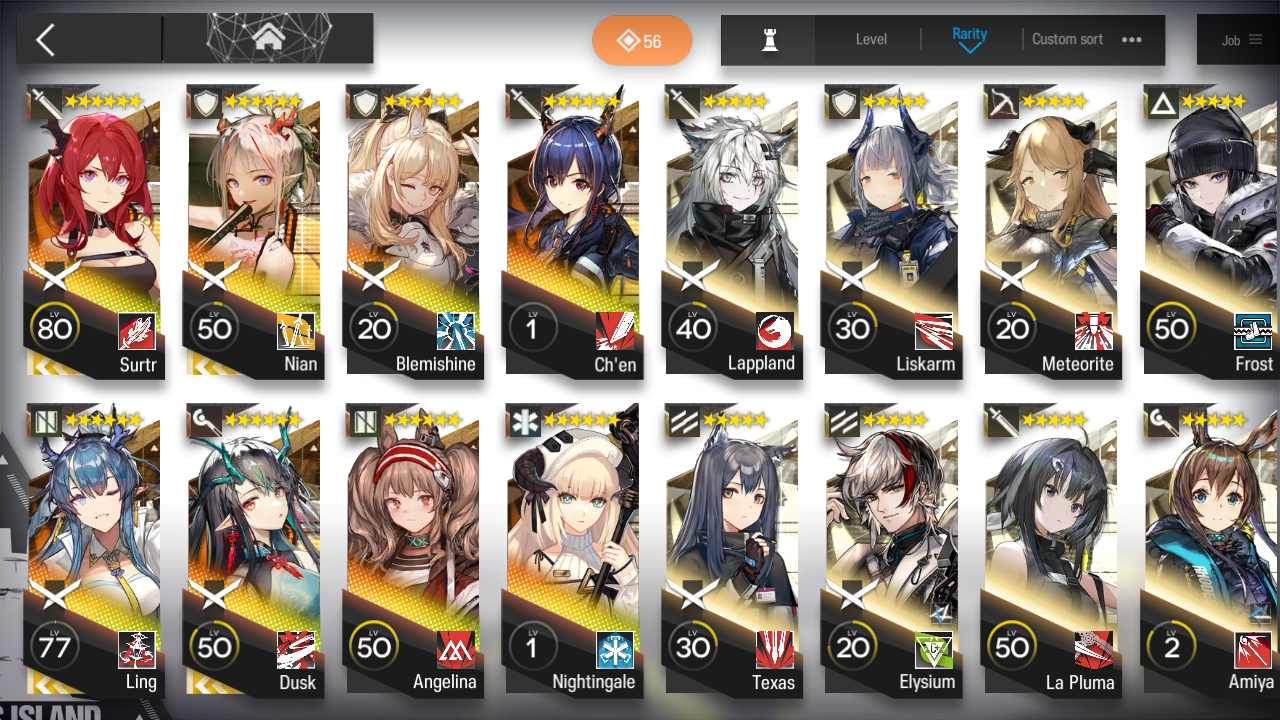Open Ch'en's operator card

click(573, 230)
